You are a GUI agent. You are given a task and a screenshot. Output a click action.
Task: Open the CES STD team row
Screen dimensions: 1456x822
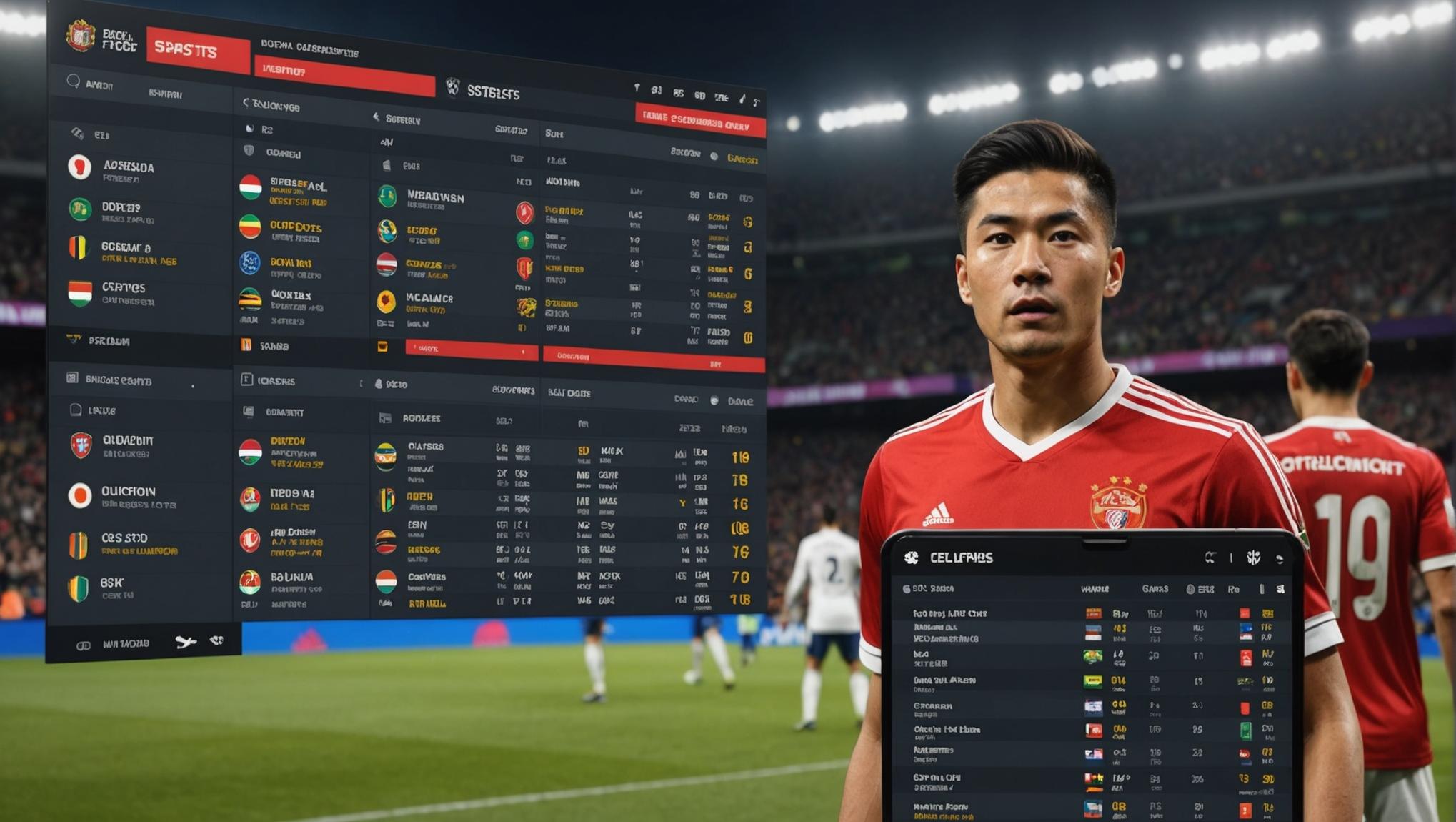(124, 540)
